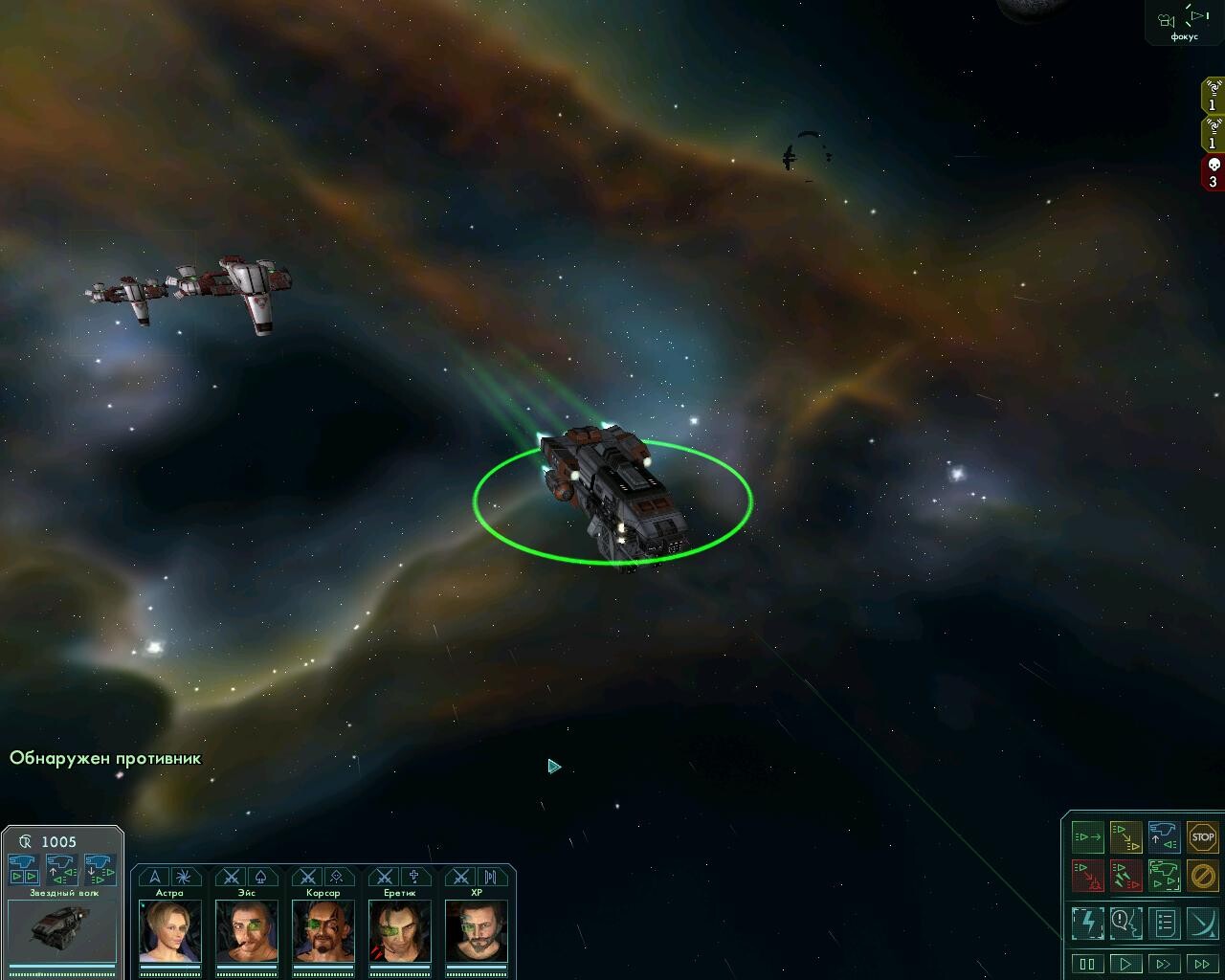Click the red skull enemy counter
The image size is (1225, 980).
[1214, 173]
